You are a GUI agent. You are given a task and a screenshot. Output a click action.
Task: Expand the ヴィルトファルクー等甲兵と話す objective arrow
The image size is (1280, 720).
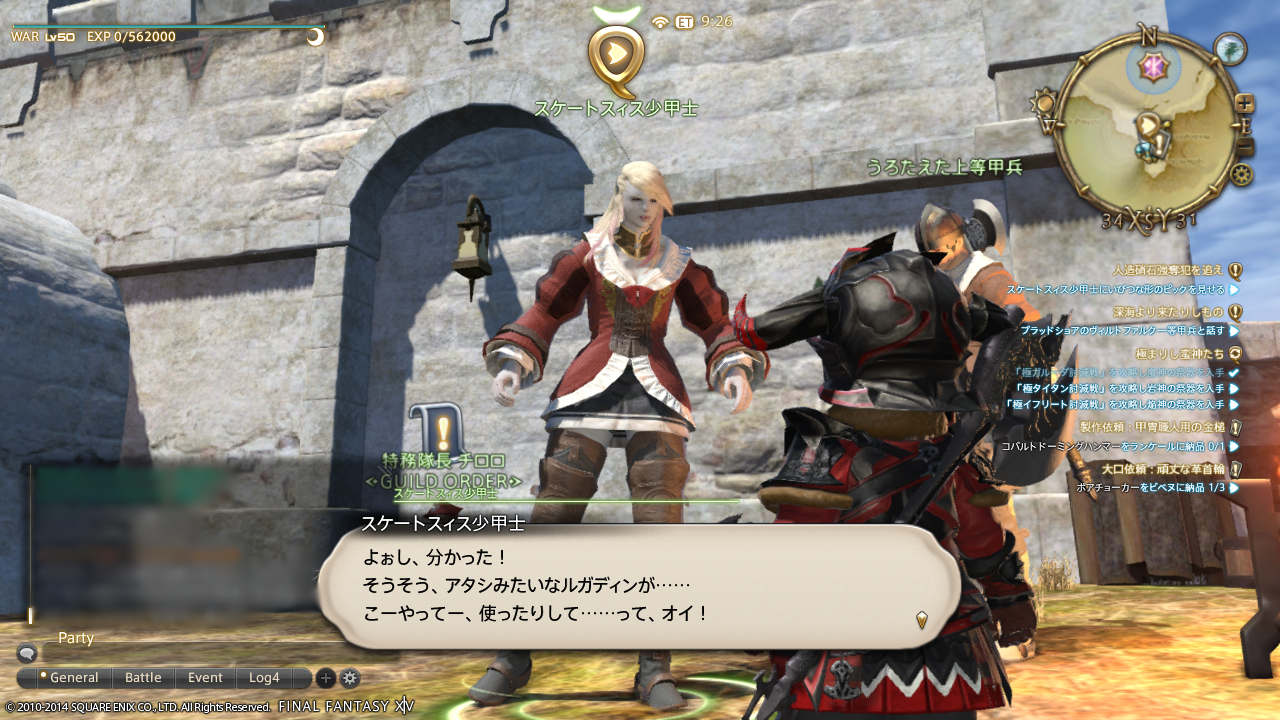(x=1232, y=330)
